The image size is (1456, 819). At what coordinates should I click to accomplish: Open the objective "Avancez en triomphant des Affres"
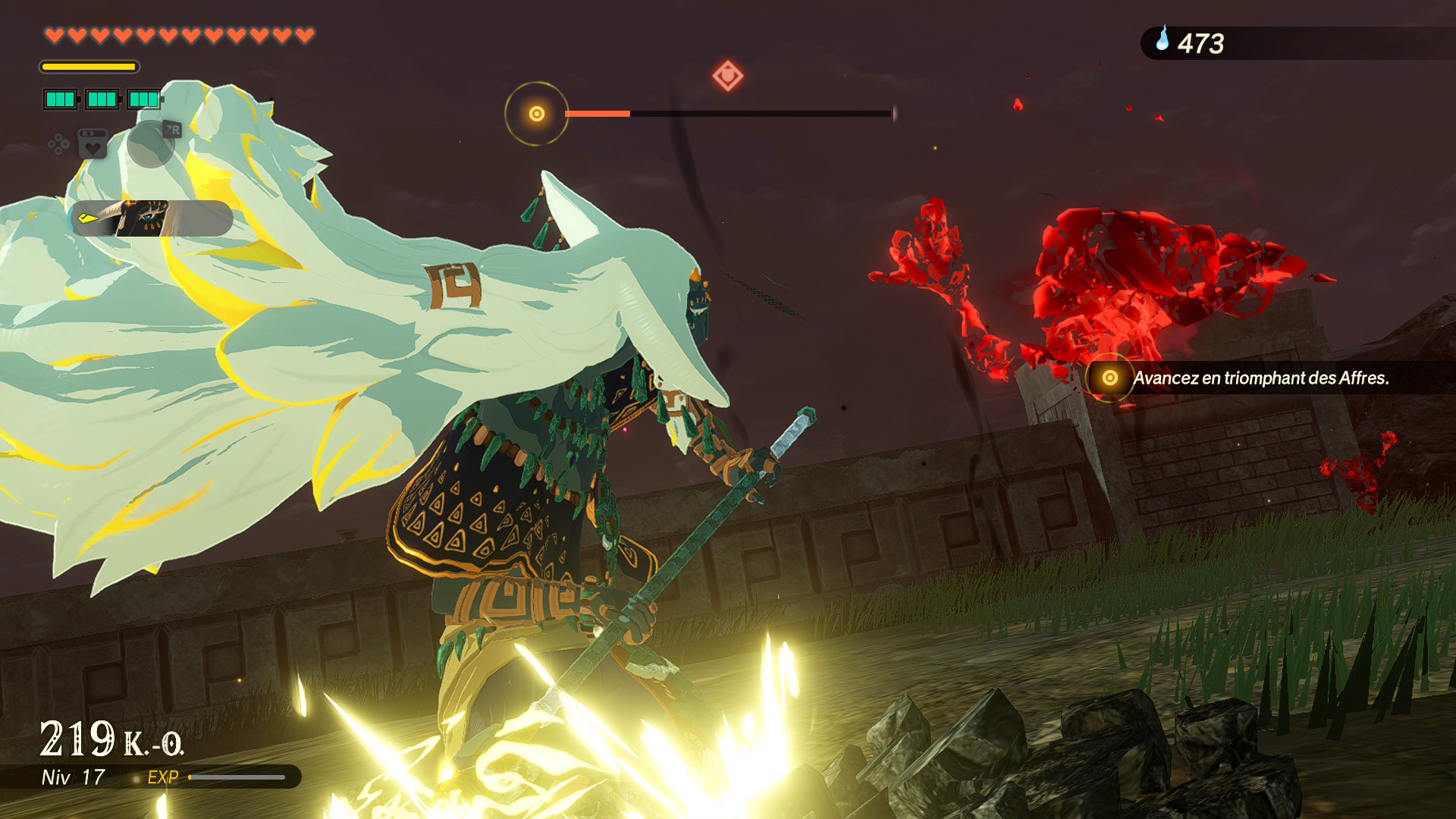(1260, 378)
